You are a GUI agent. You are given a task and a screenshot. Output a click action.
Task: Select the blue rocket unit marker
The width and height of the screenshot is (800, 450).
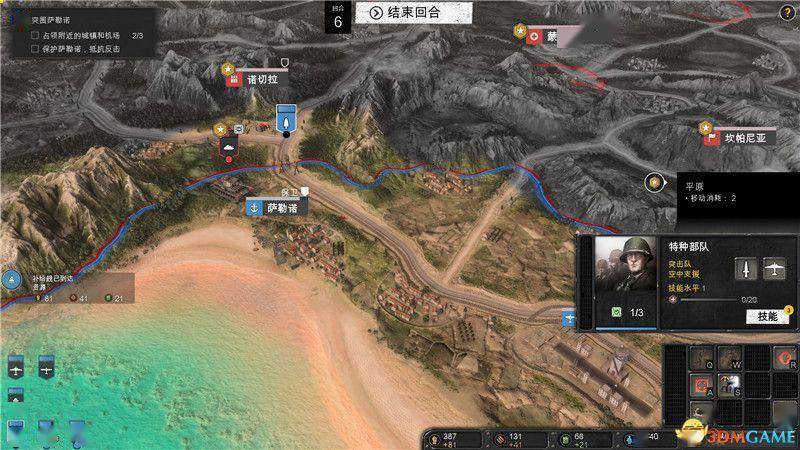click(x=286, y=118)
